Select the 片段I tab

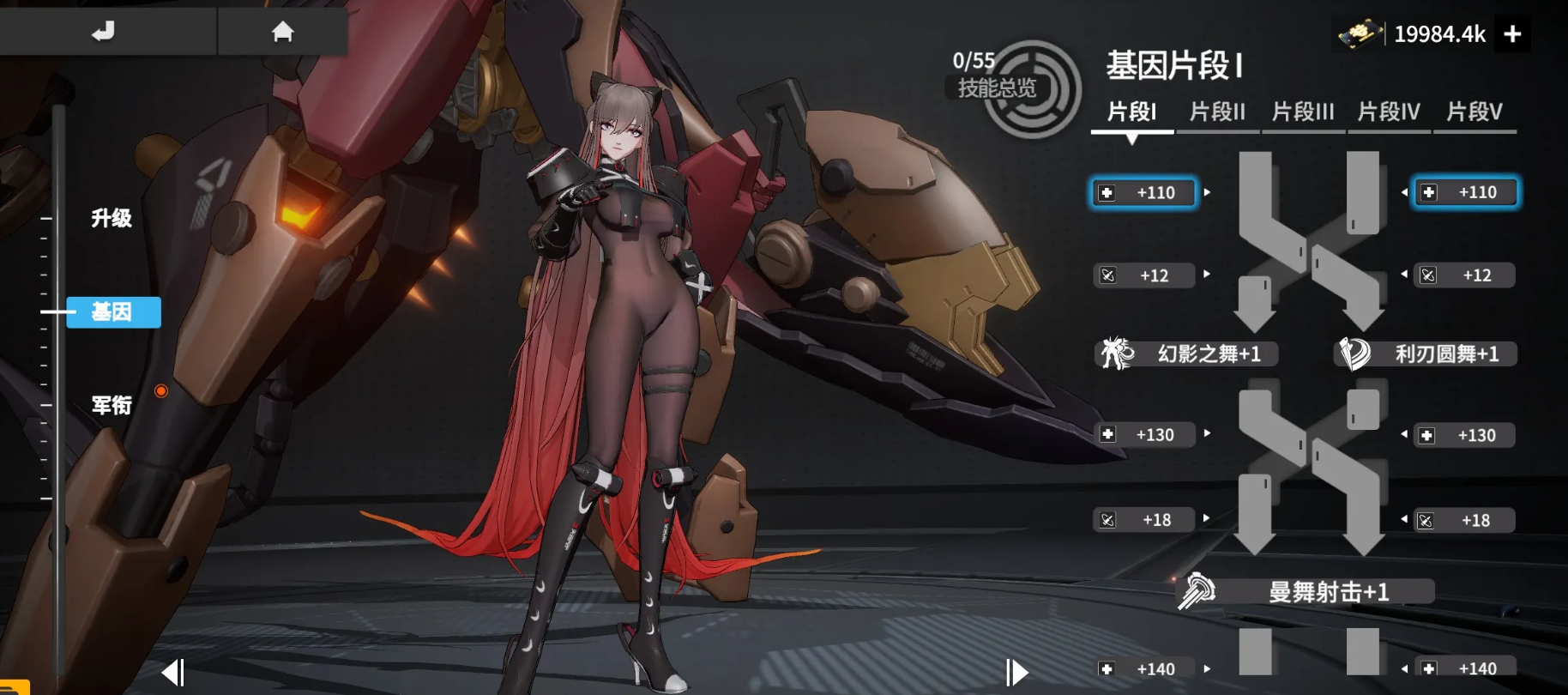[1131, 112]
